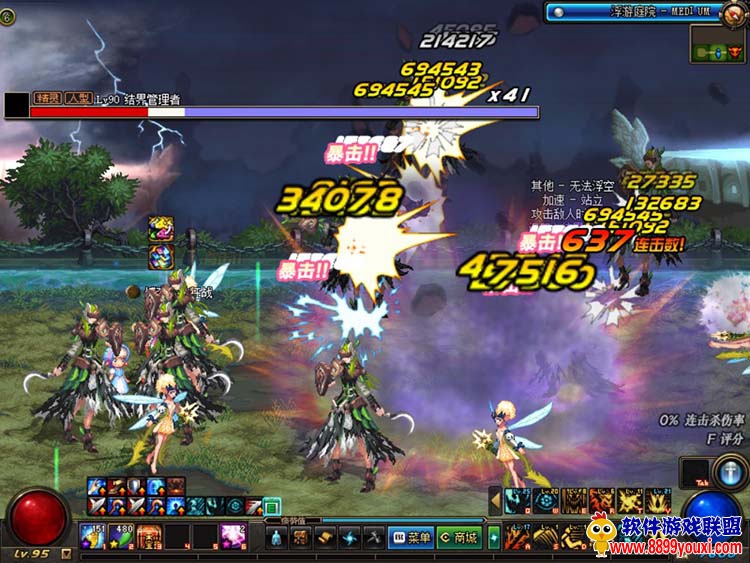750x563 pixels.
Task: Activate the orange Lv.6 skill on the R slot
Action: pos(601,500)
